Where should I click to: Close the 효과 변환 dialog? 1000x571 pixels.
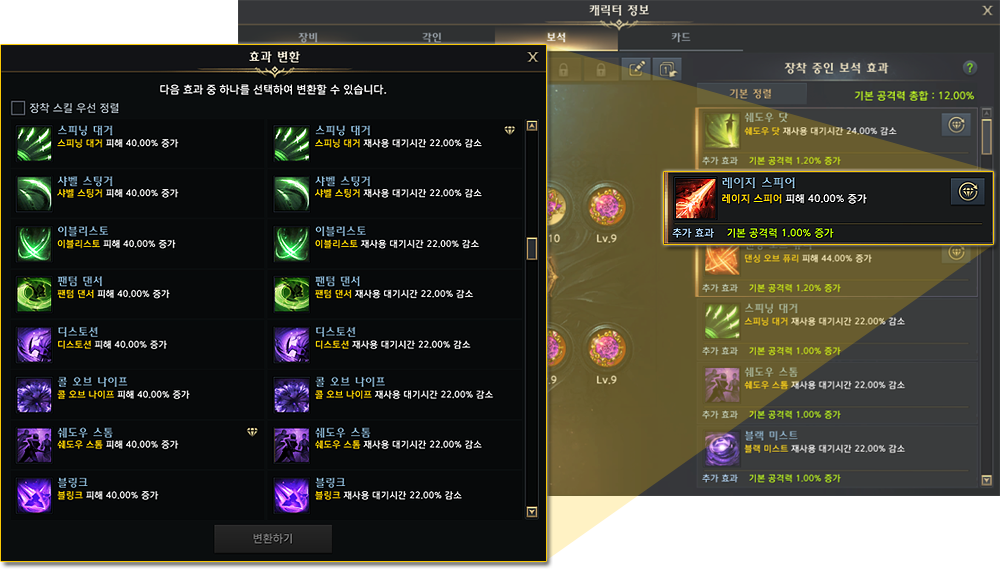532,57
